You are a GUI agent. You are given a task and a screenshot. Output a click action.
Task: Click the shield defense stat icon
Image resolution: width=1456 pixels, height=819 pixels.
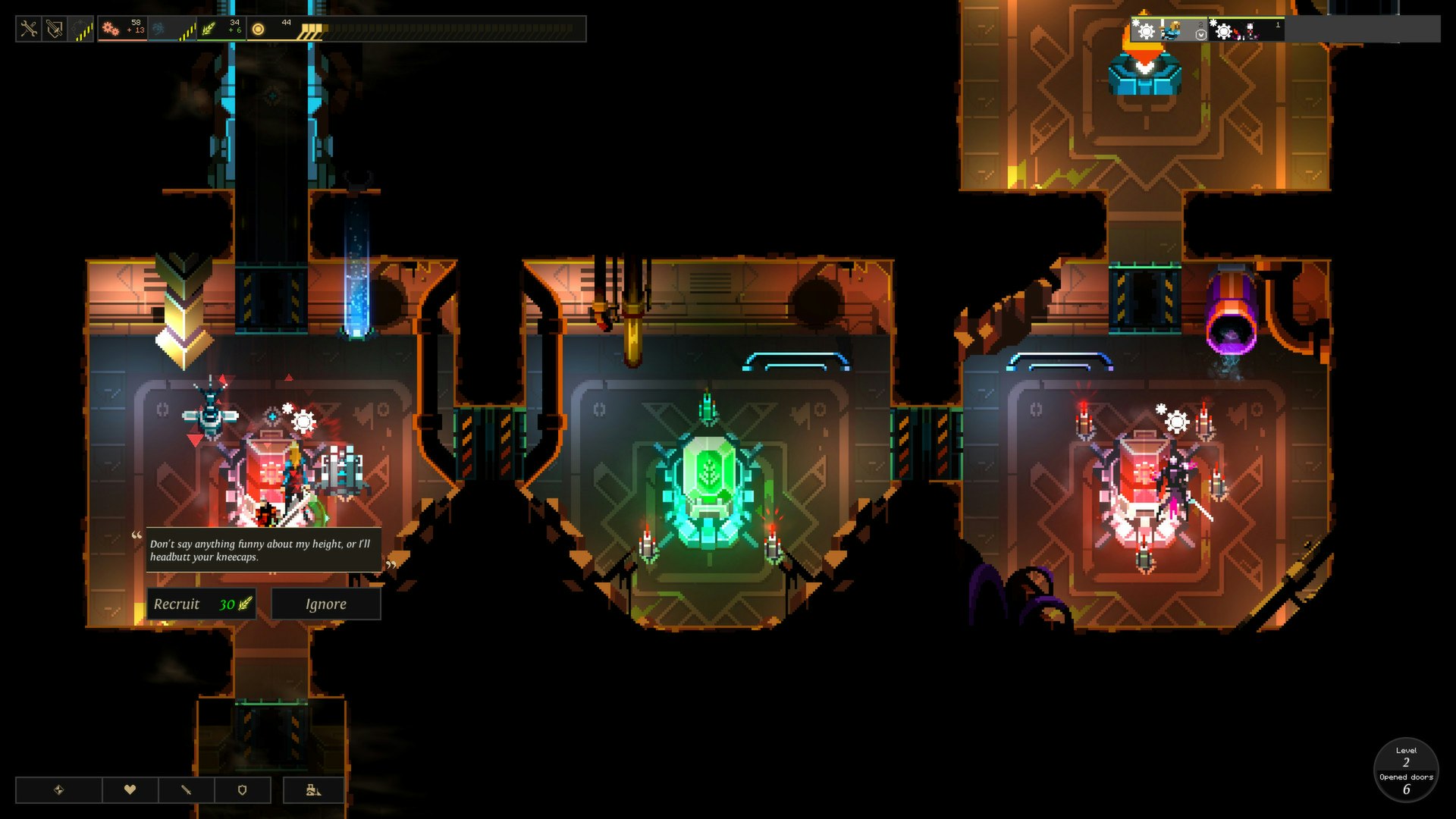241,789
